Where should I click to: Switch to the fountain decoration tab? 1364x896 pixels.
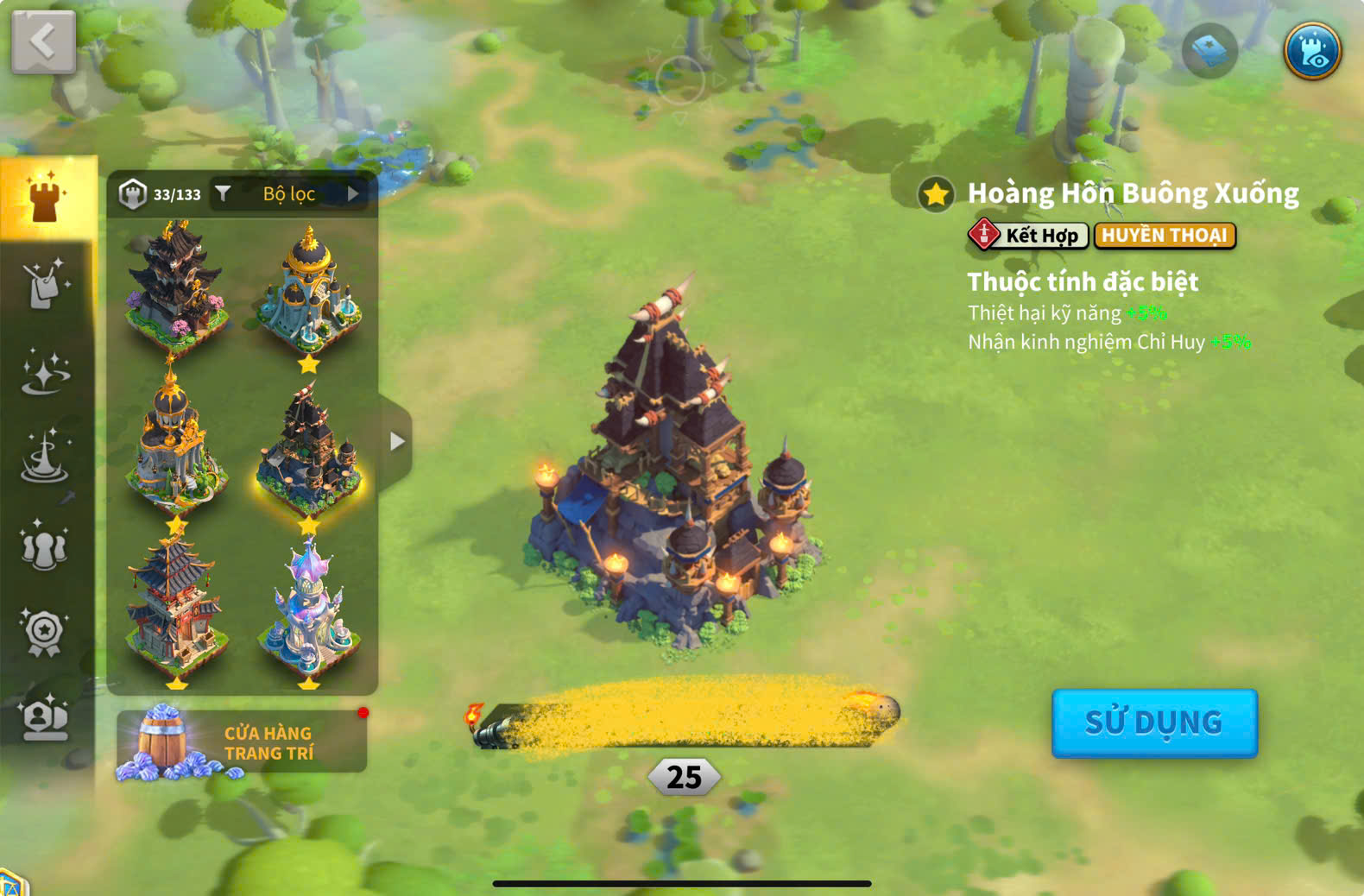pyautogui.click(x=45, y=457)
